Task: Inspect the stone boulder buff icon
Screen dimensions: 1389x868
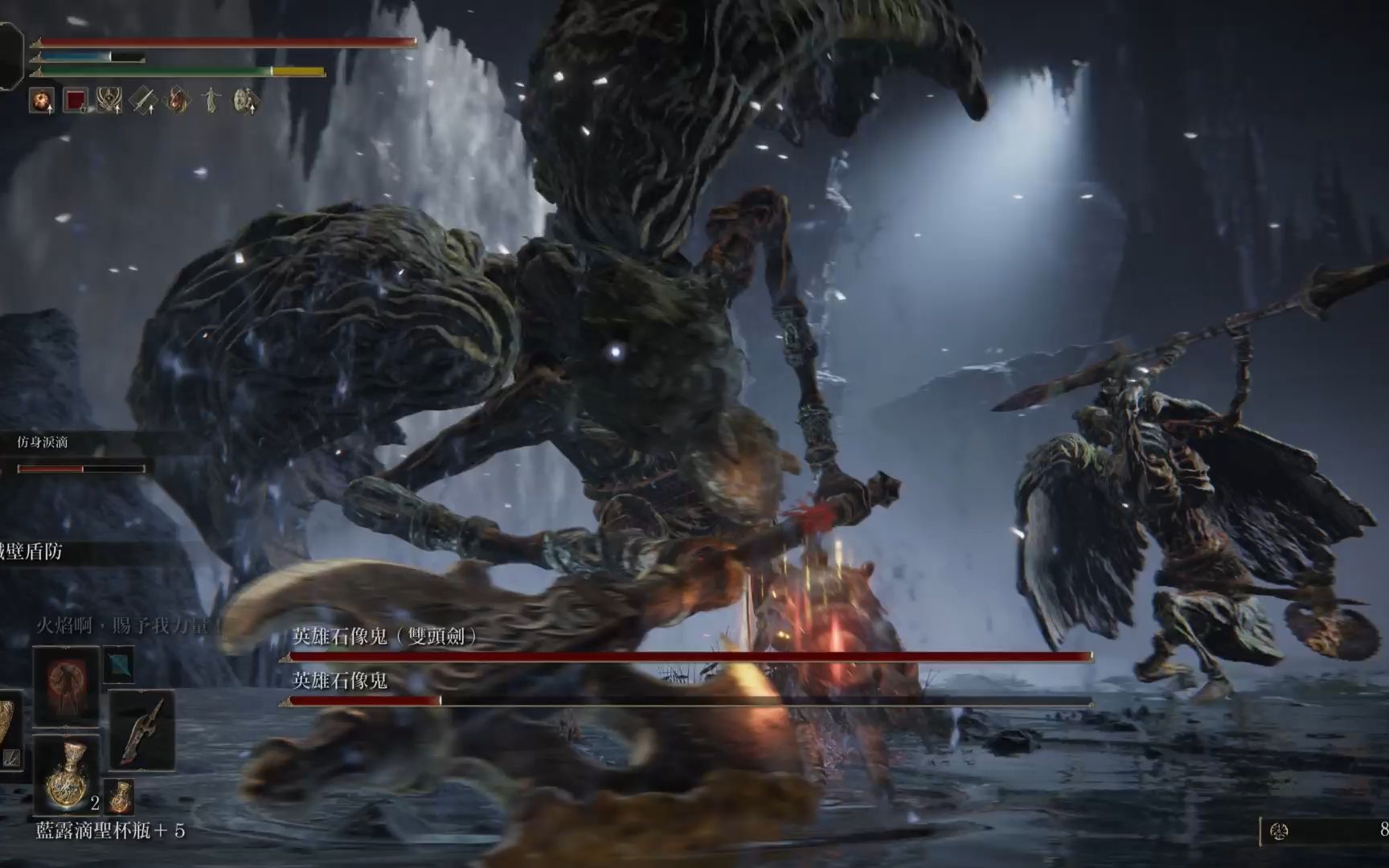Action: [244, 100]
